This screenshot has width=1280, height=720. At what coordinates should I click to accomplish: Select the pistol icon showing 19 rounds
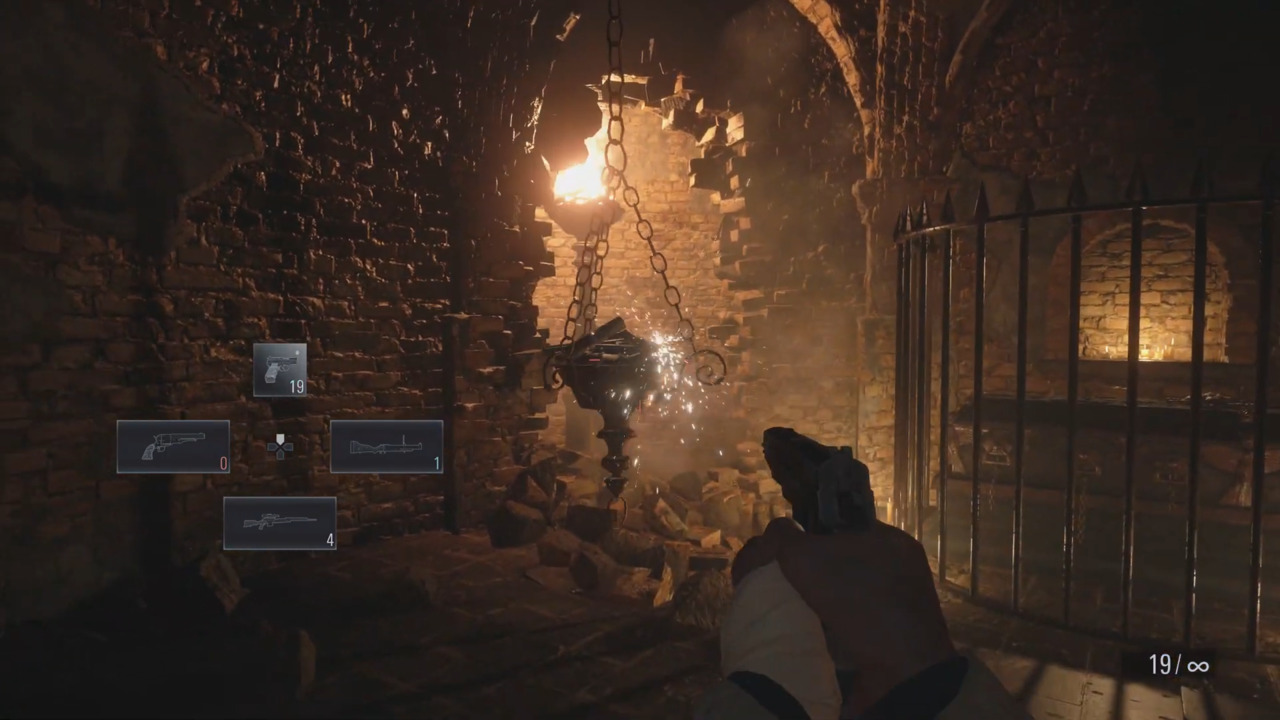(x=280, y=370)
